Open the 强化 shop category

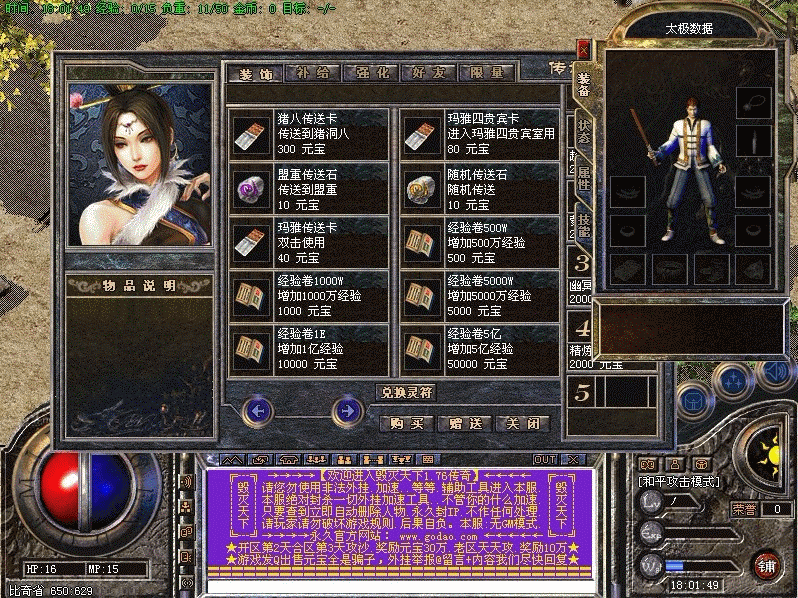coord(370,73)
